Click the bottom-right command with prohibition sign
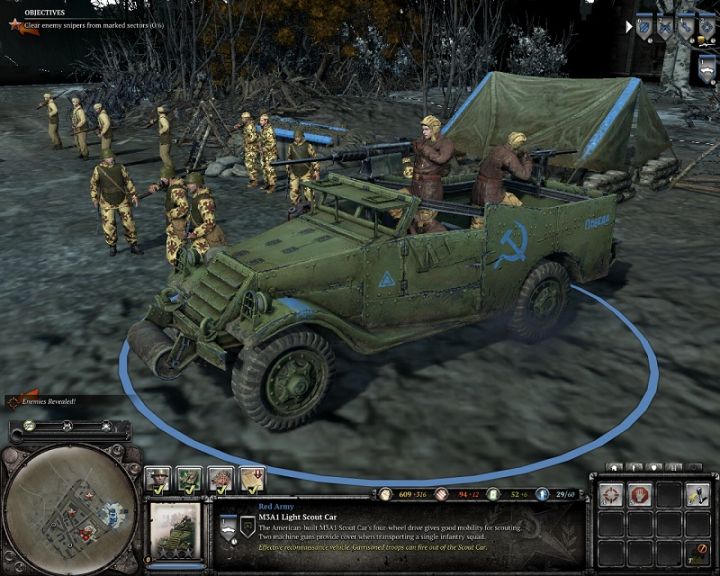 click(697, 552)
